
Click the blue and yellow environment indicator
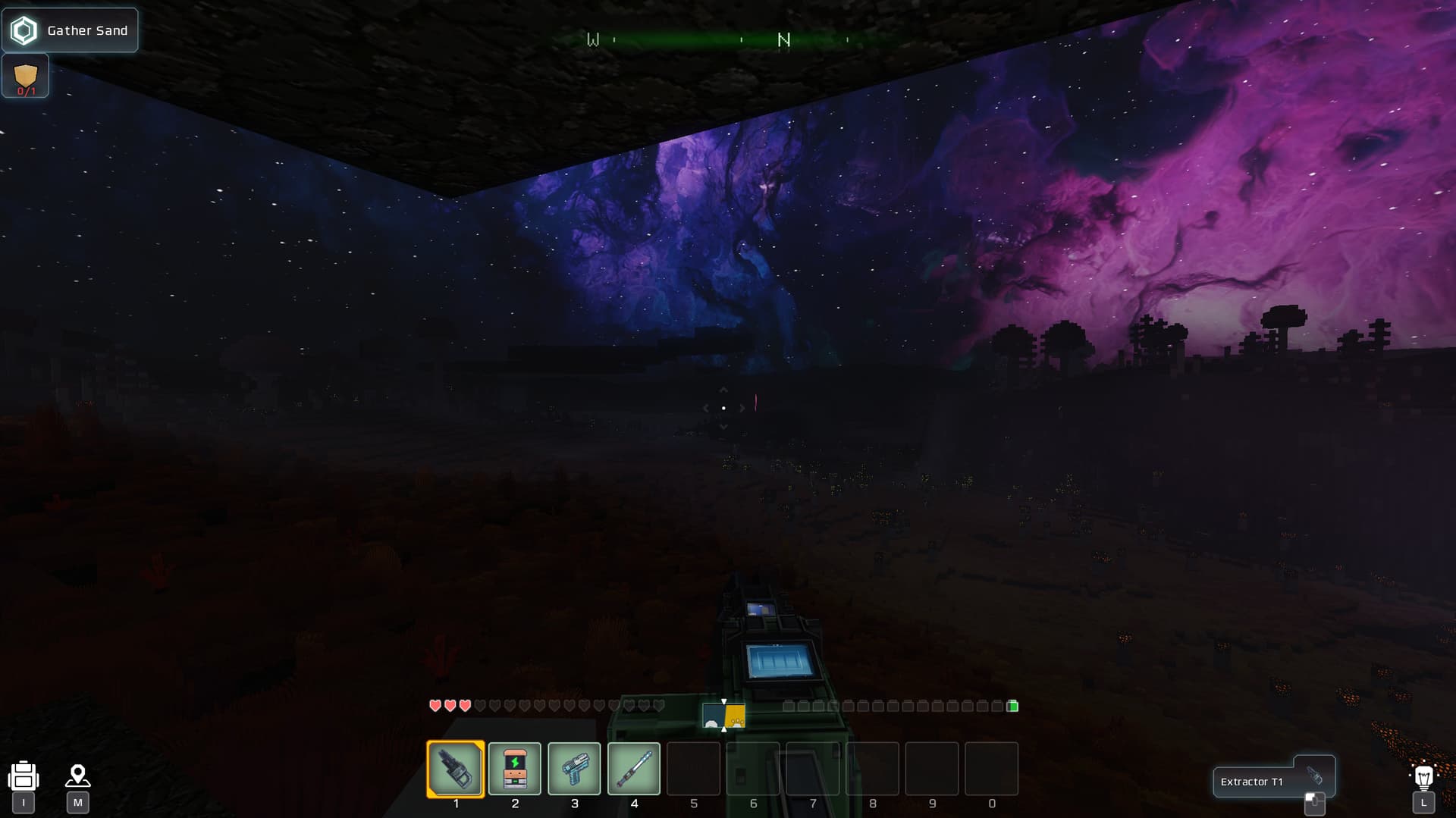723,716
